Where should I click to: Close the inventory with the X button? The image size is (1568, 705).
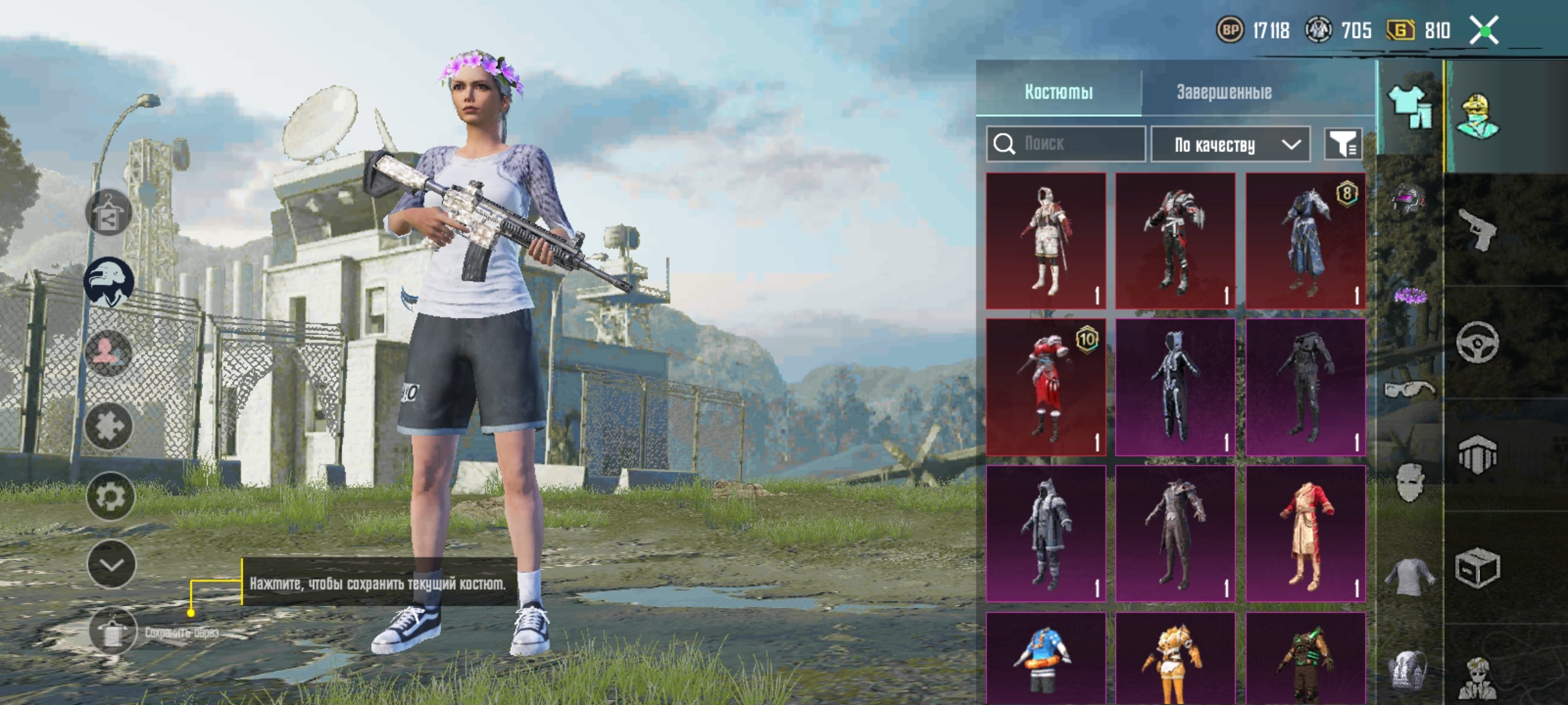[1484, 31]
